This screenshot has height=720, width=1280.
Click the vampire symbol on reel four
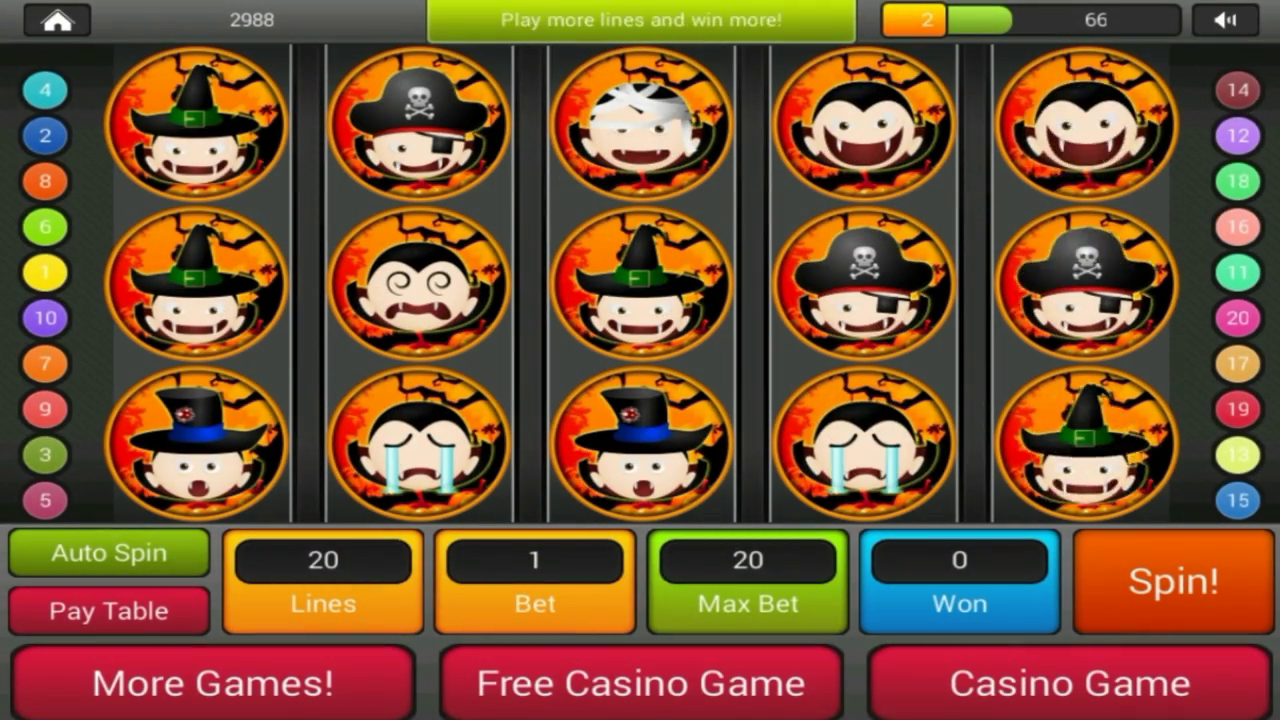pos(862,123)
